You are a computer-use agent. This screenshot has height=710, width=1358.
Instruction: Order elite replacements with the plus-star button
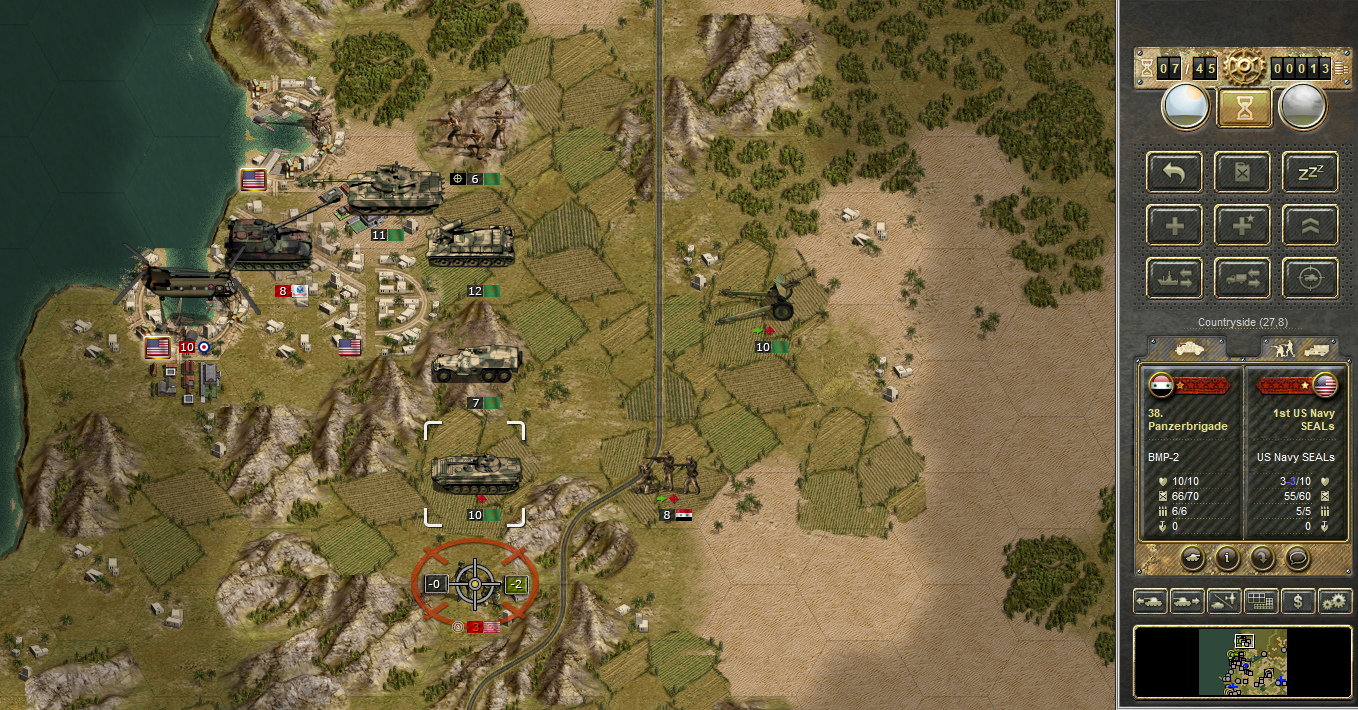coord(1243,225)
